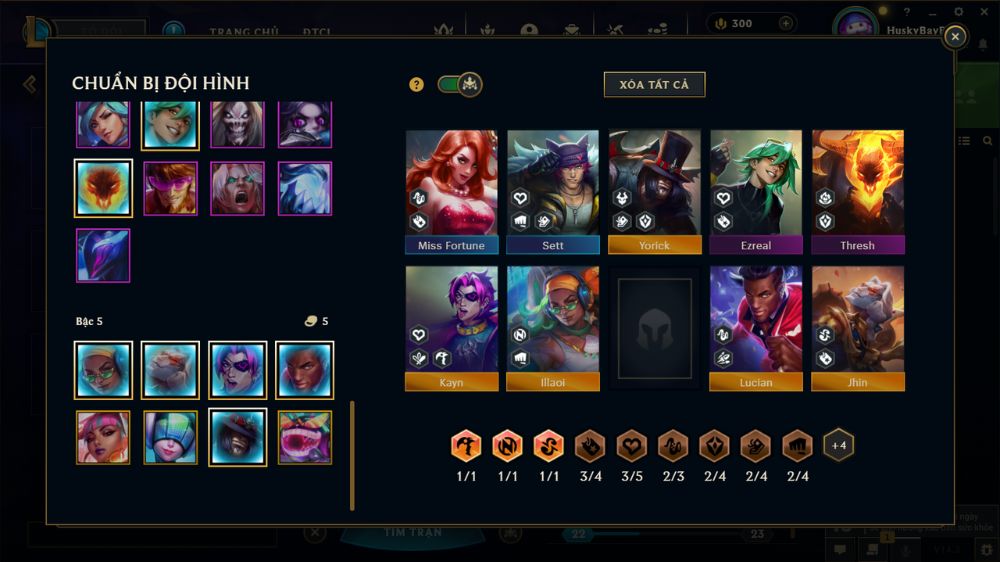
Task: Select the Thresh champion card
Action: tap(858, 191)
